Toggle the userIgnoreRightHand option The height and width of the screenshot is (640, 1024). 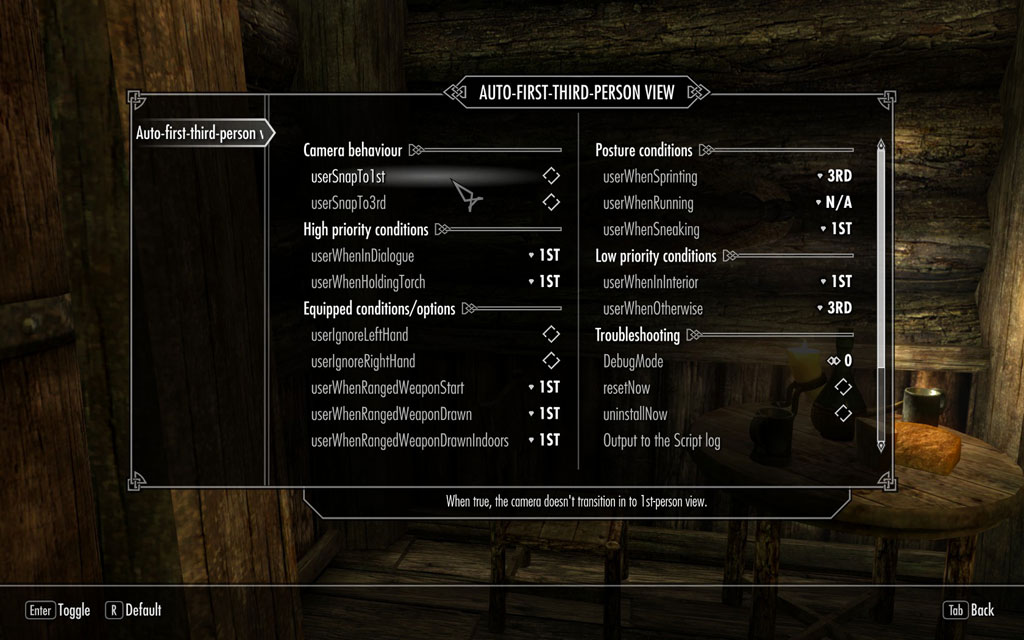point(550,361)
